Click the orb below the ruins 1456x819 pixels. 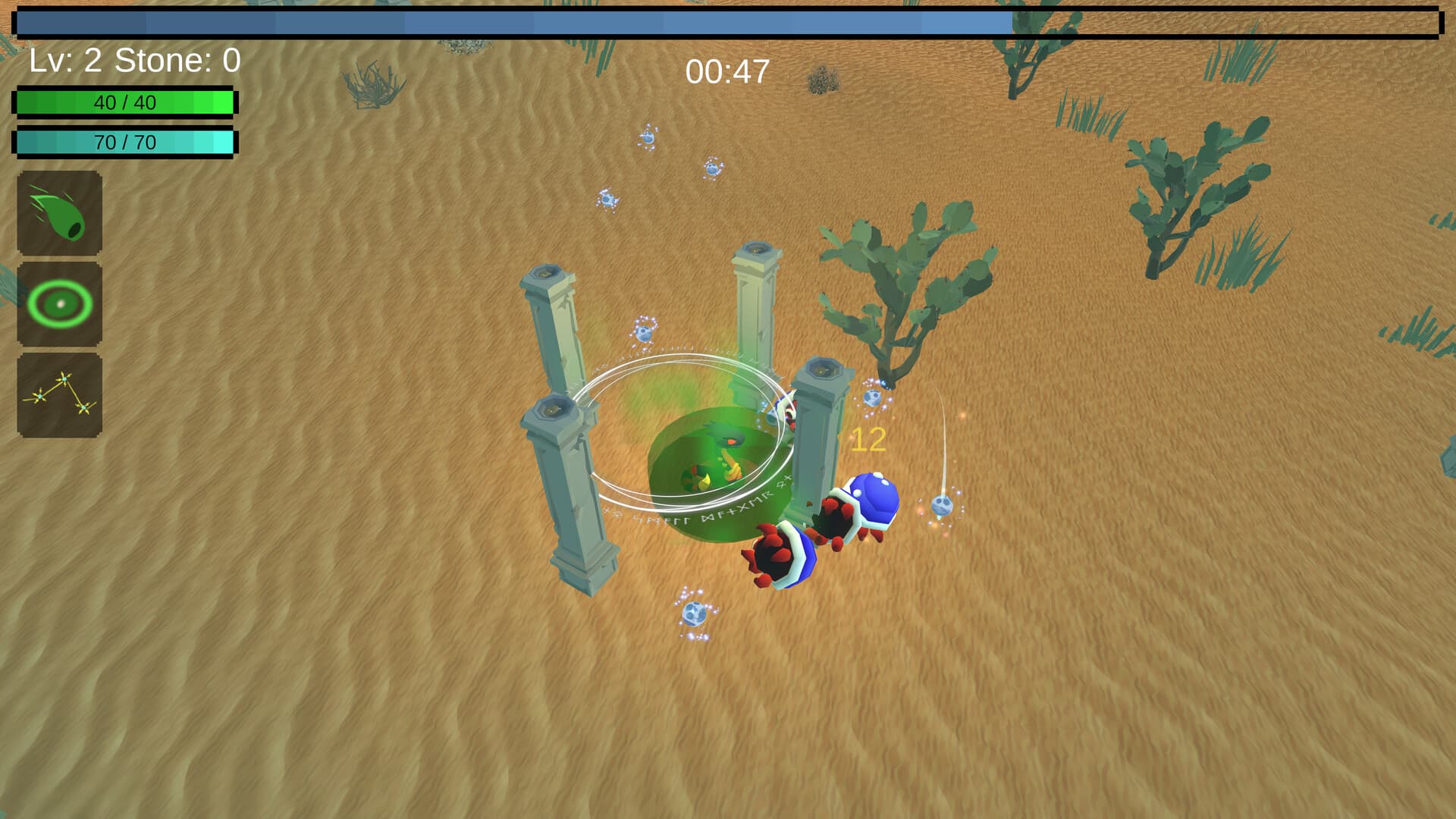point(695,614)
